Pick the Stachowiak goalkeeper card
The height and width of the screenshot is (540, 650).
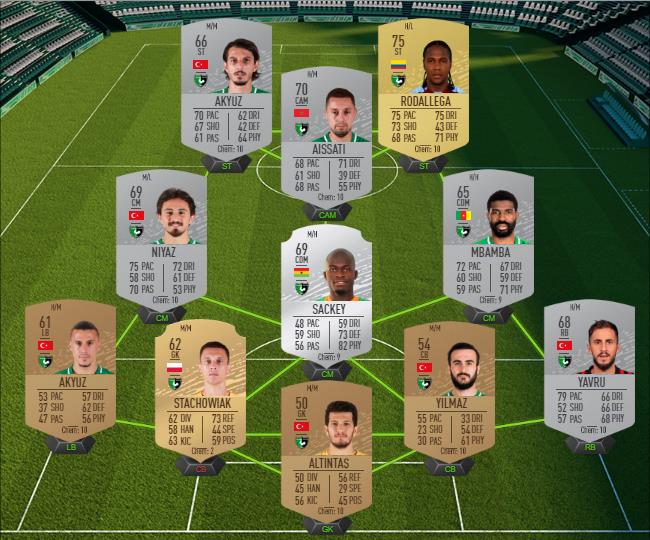[201, 387]
